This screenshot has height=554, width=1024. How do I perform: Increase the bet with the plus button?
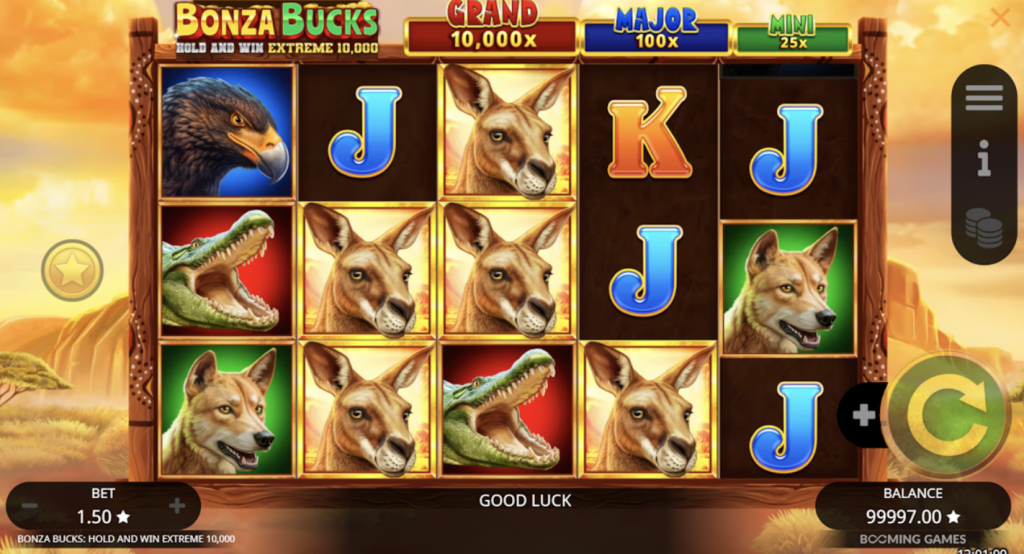pyautogui.click(x=177, y=507)
